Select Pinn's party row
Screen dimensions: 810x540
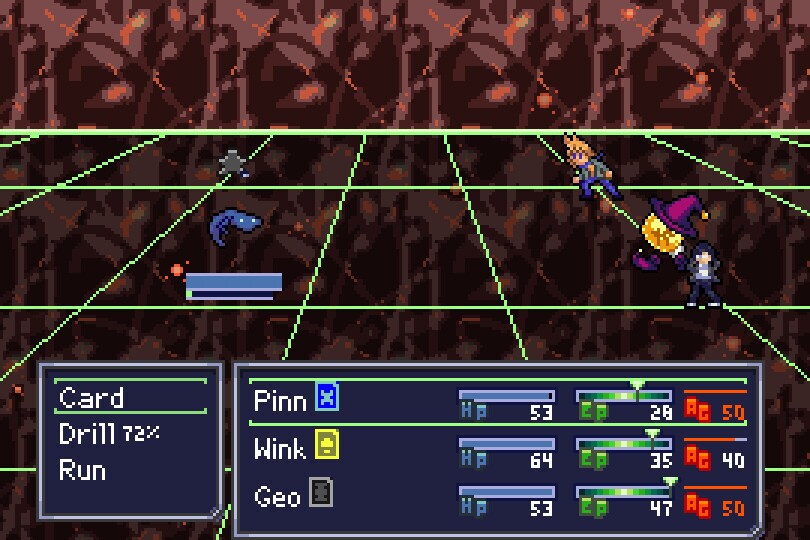[279, 400]
